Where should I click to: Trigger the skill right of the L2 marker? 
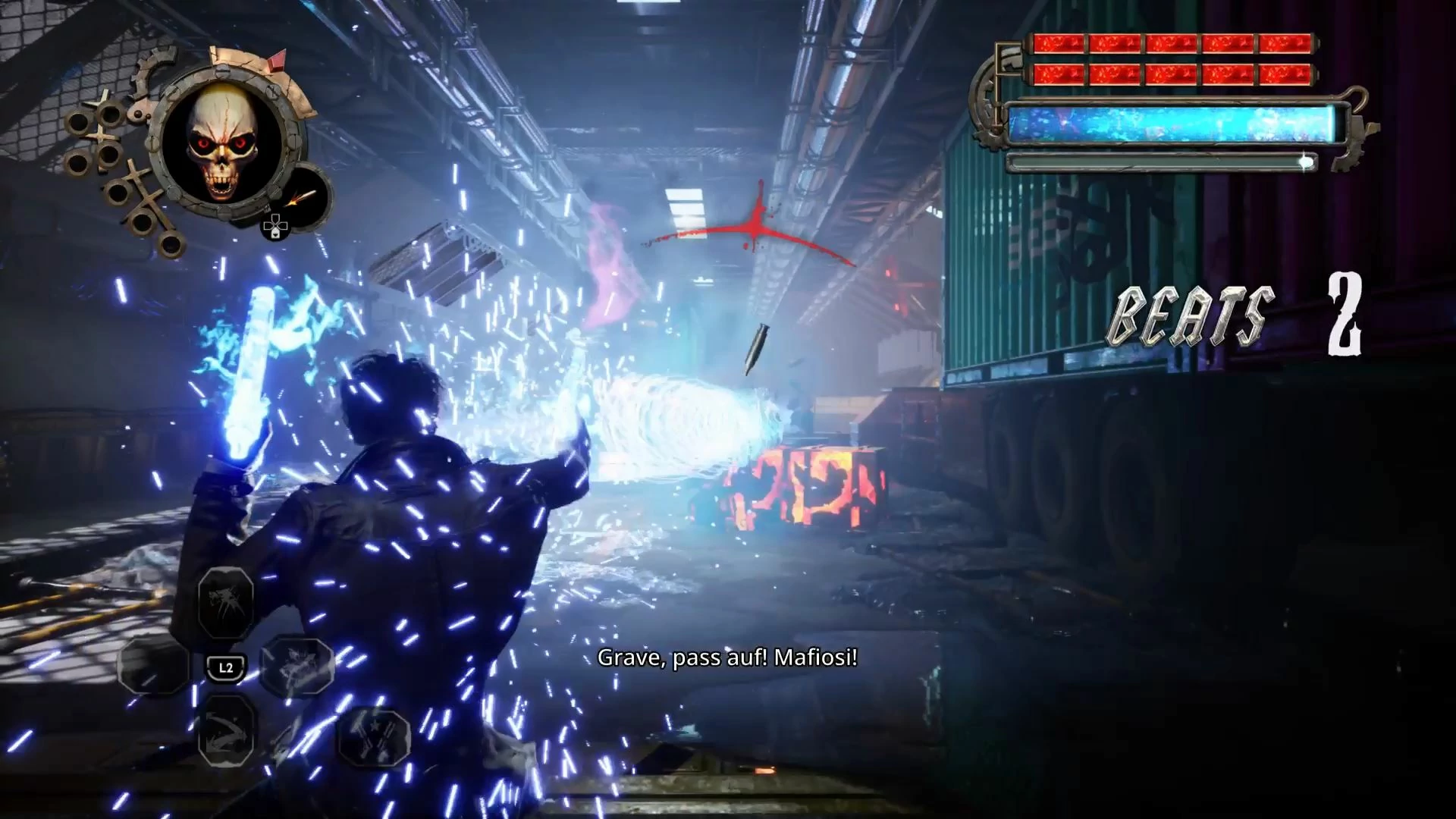[x=297, y=666]
